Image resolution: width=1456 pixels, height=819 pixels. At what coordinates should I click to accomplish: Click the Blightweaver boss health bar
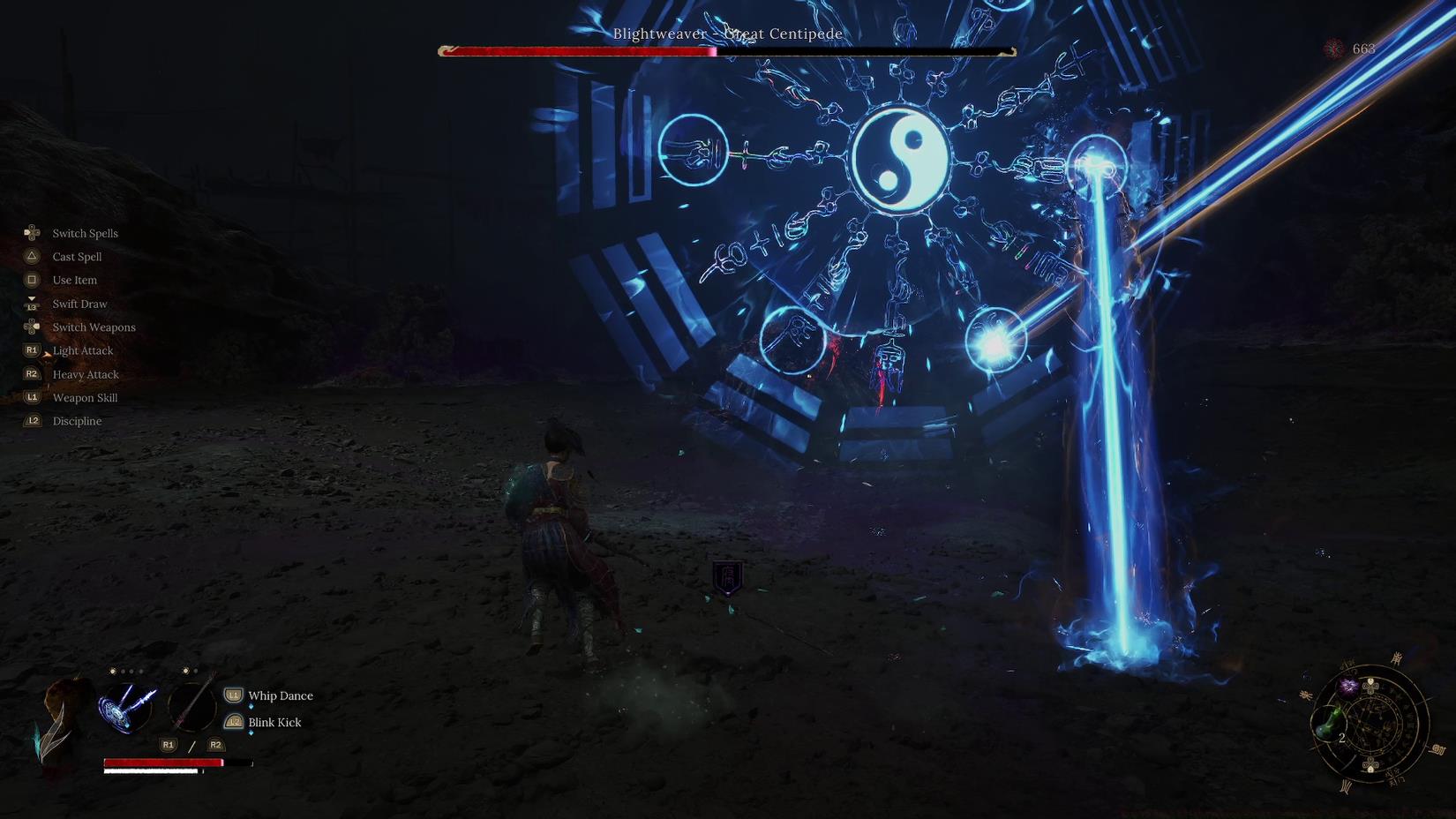click(x=724, y=50)
